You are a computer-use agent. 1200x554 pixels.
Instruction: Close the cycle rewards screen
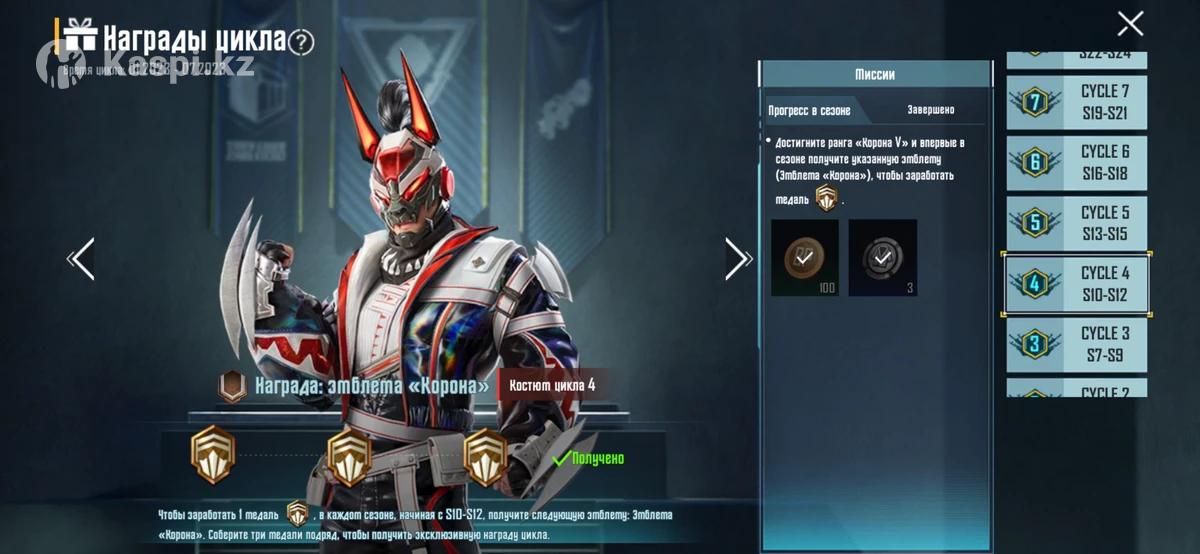click(1130, 24)
